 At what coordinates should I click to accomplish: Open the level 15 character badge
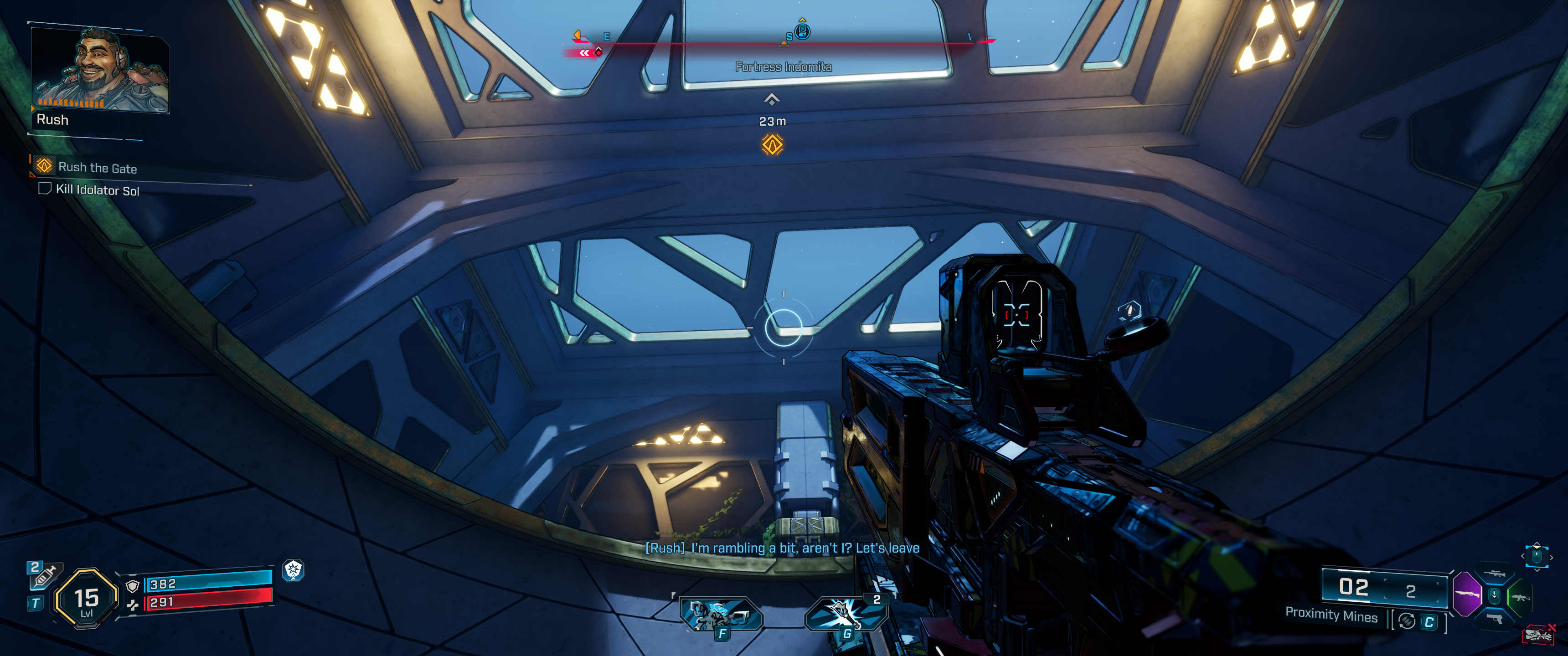click(x=87, y=599)
